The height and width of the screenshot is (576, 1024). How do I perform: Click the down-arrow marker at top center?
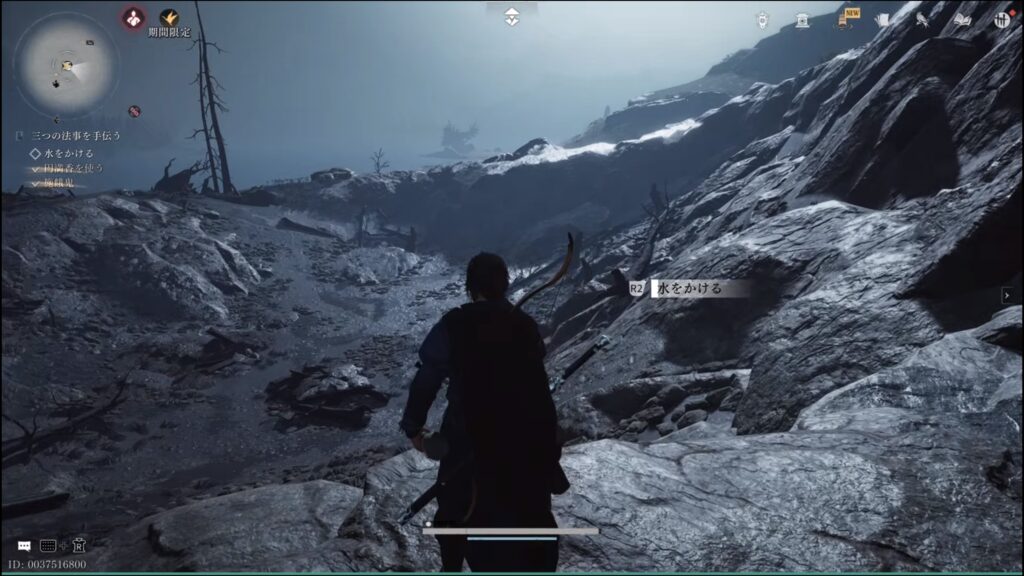pos(512,15)
